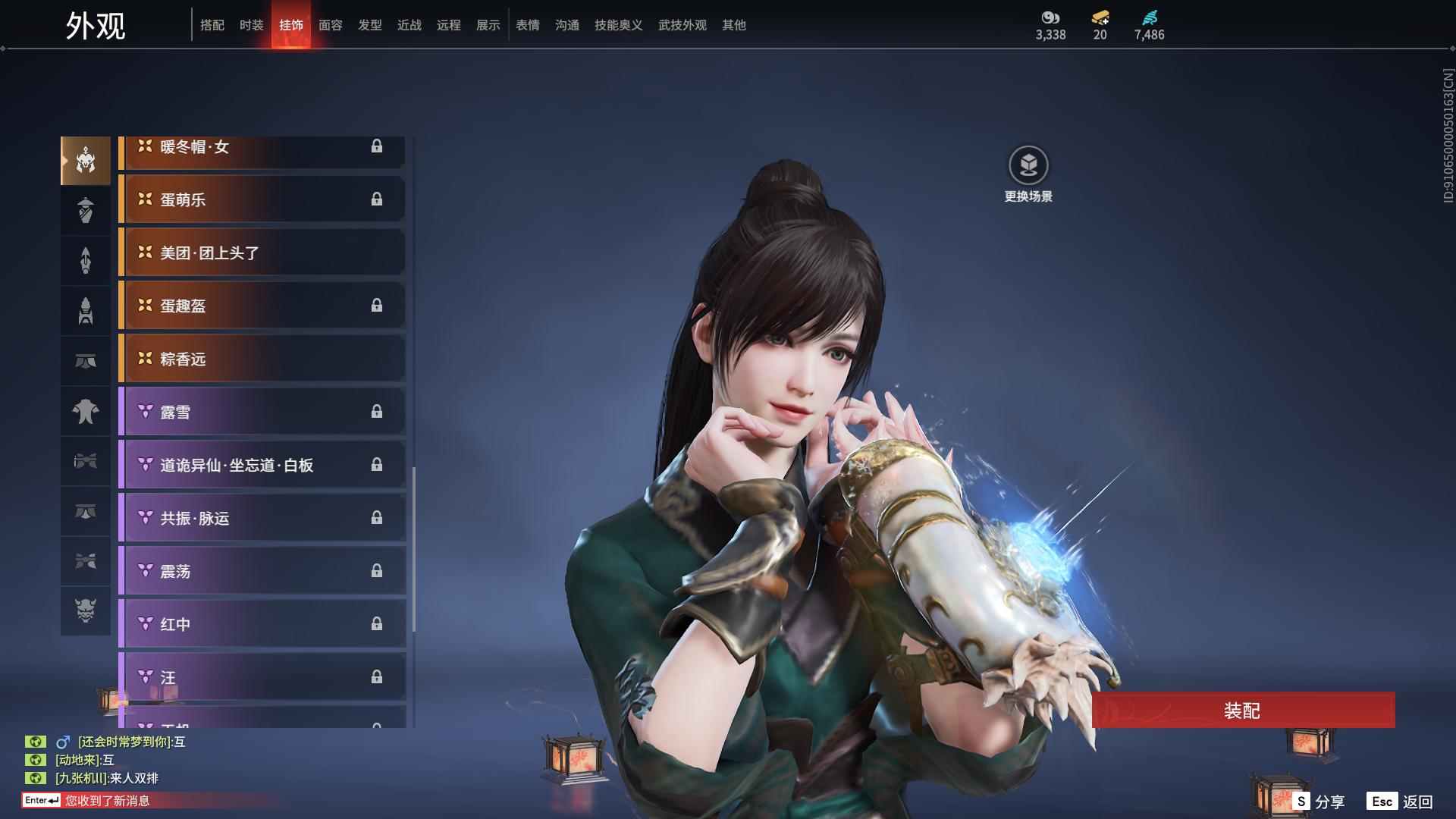Open the 挂饰 tab
The height and width of the screenshot is (819, 1456).
click(x=290, y=24)
